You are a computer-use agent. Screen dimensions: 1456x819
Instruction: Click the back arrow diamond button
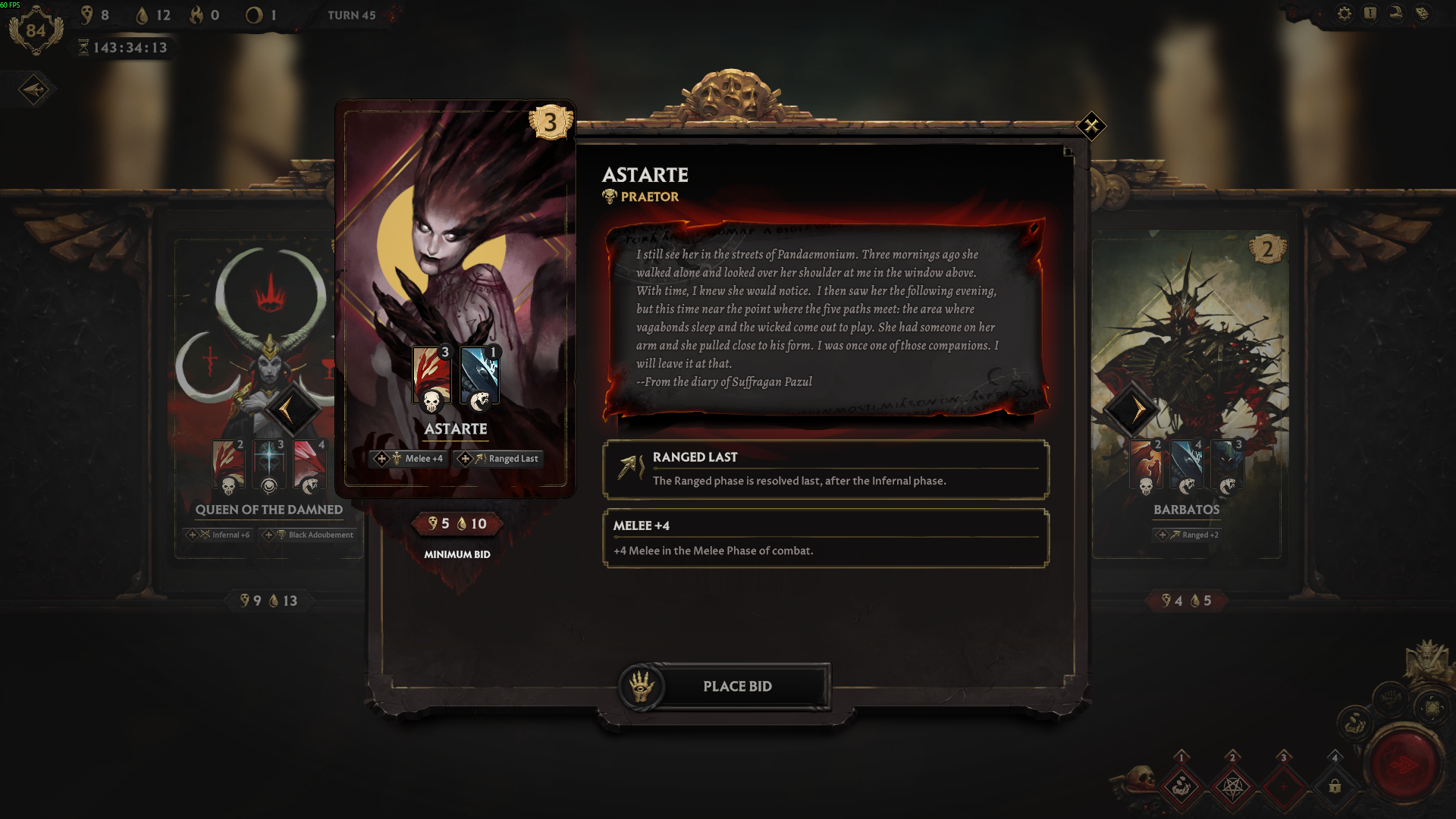click(34, 90)
